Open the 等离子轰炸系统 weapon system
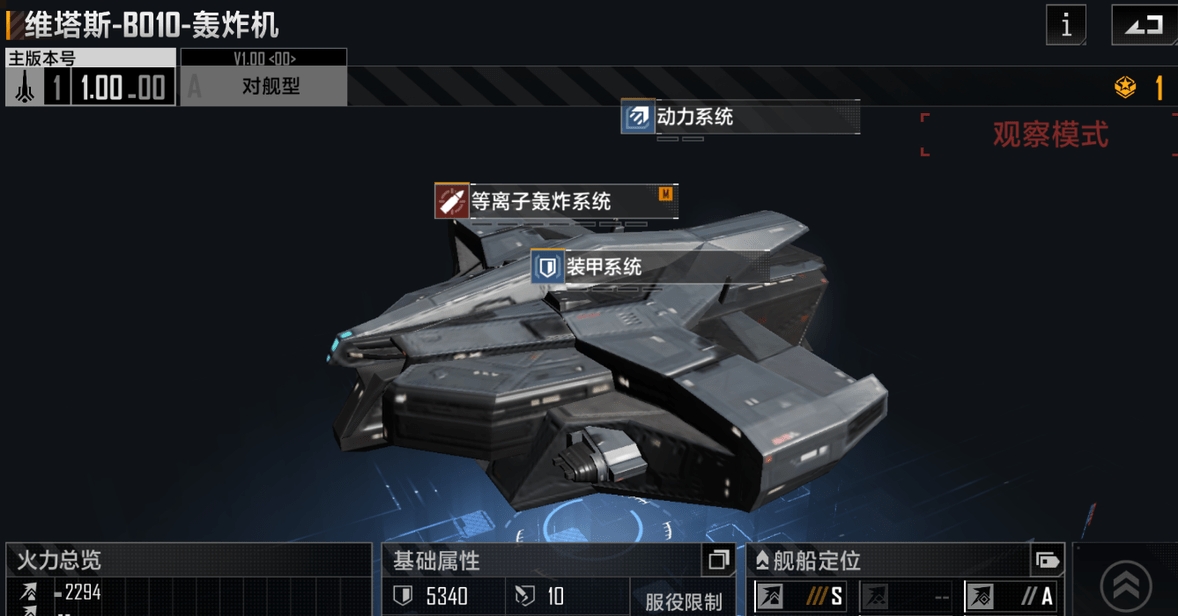 click(556, 201)
